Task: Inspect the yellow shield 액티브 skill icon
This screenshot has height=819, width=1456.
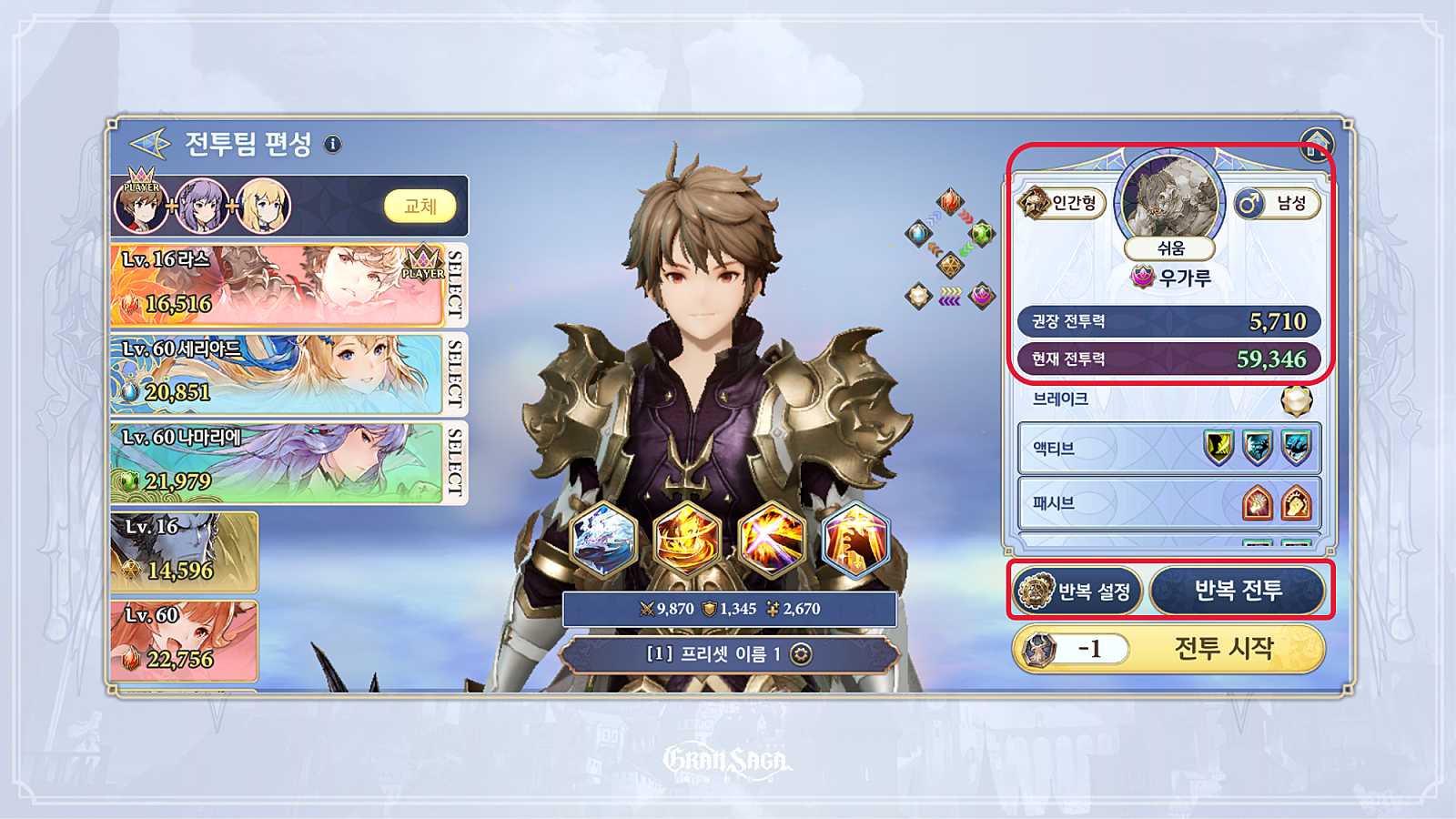Action: [1218, 448]
